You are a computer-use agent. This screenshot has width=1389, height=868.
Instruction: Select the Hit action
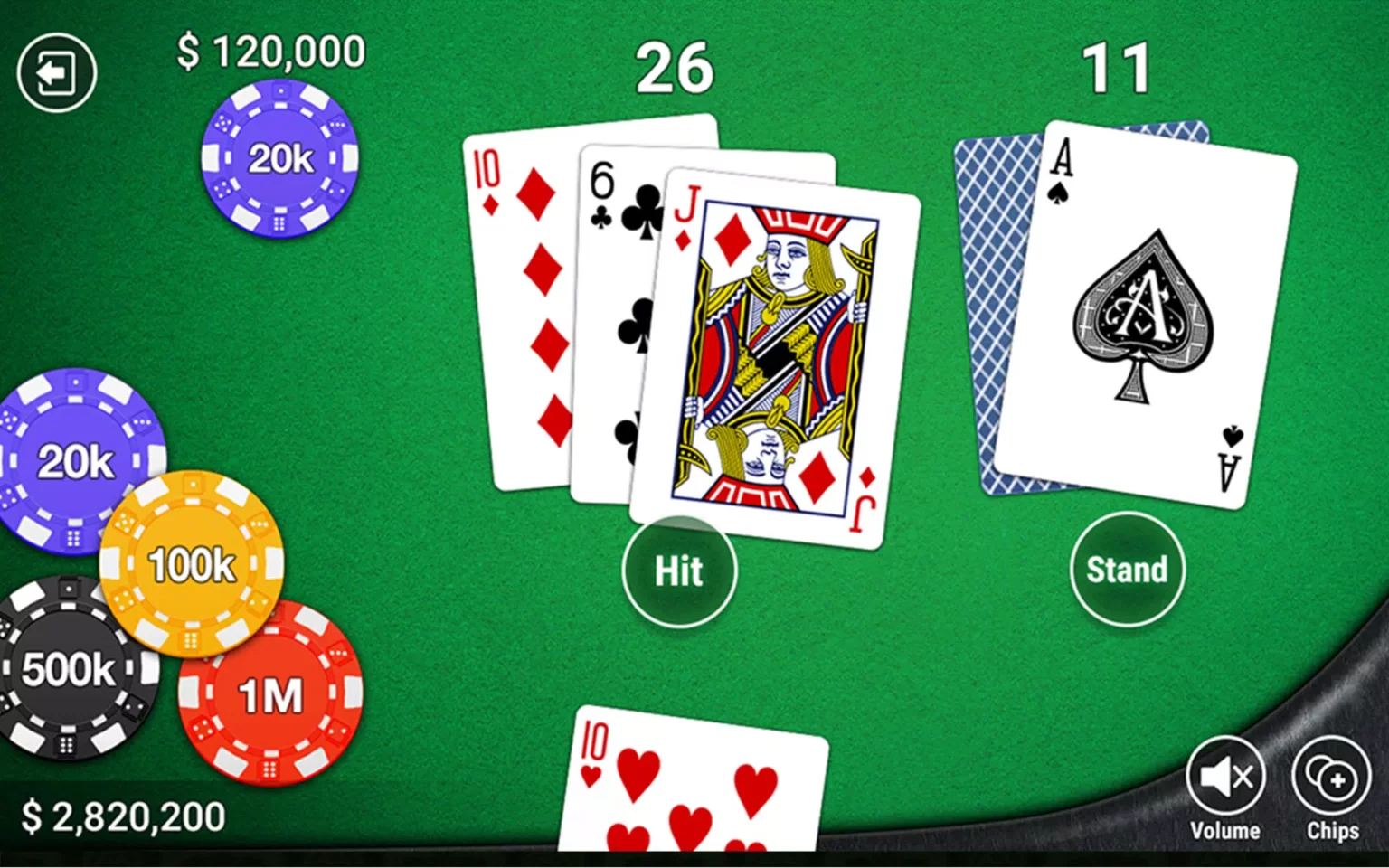point(678,571)
